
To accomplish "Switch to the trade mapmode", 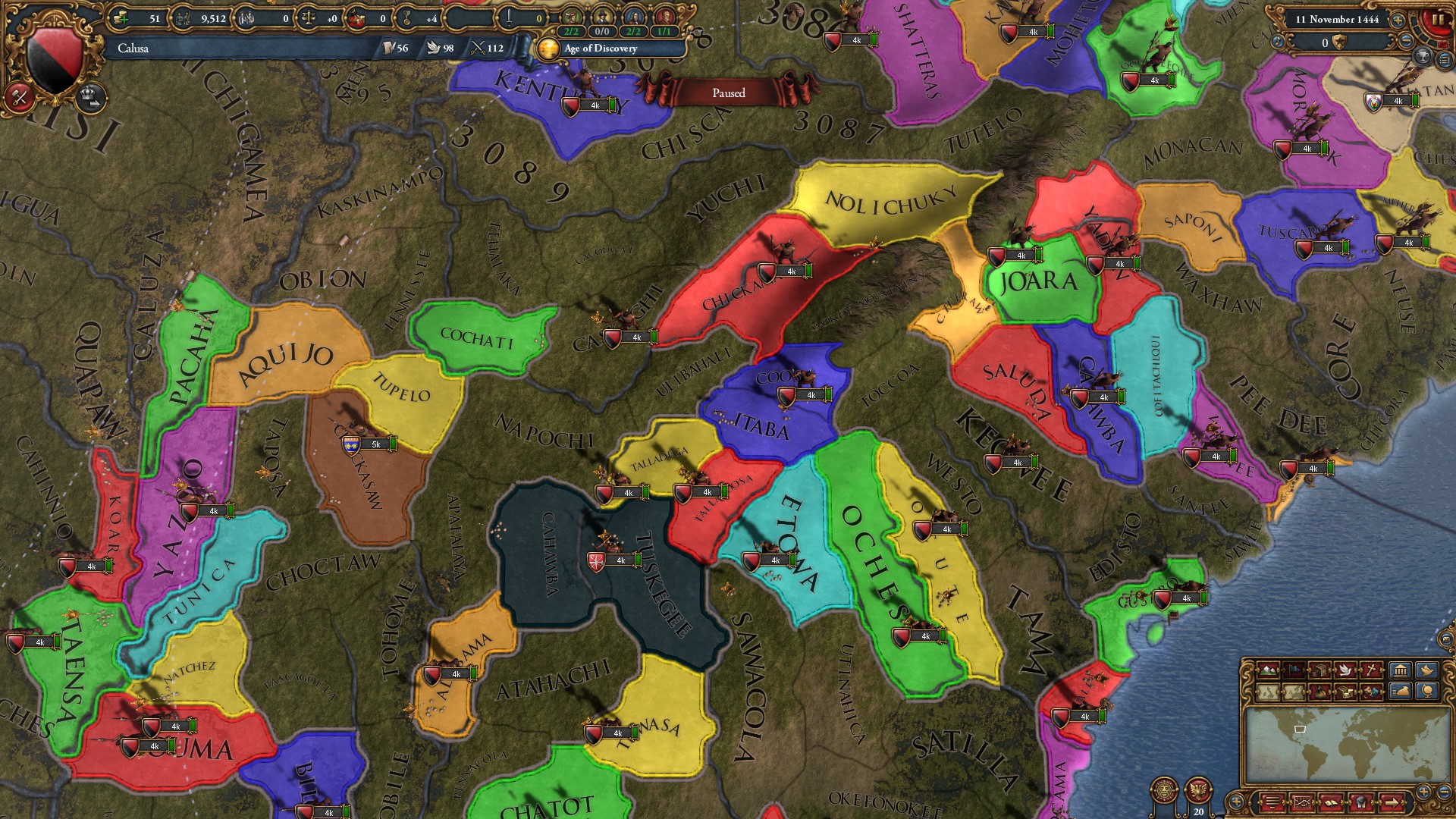I will [x=1319, y=669].
